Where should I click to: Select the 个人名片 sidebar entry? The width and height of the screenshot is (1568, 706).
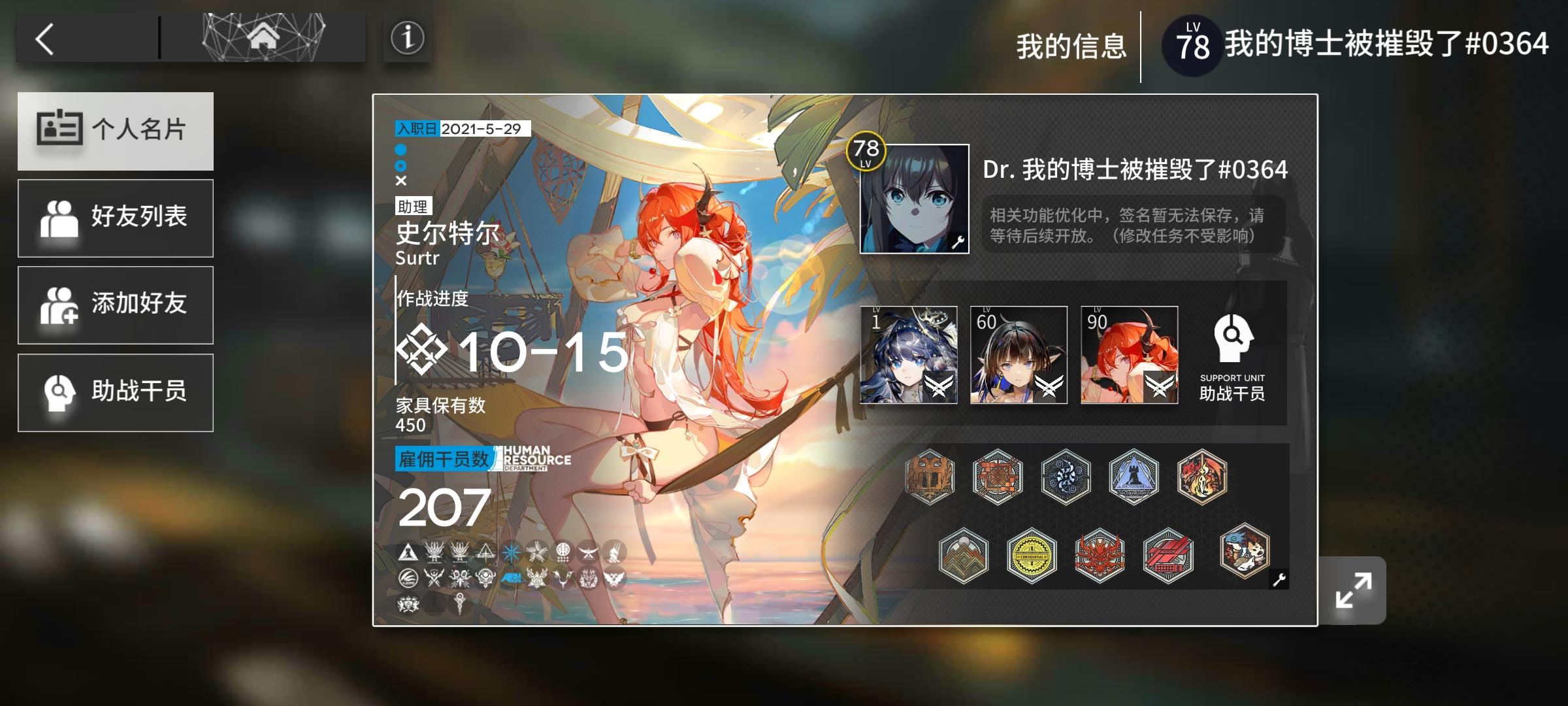pos(116,131)
